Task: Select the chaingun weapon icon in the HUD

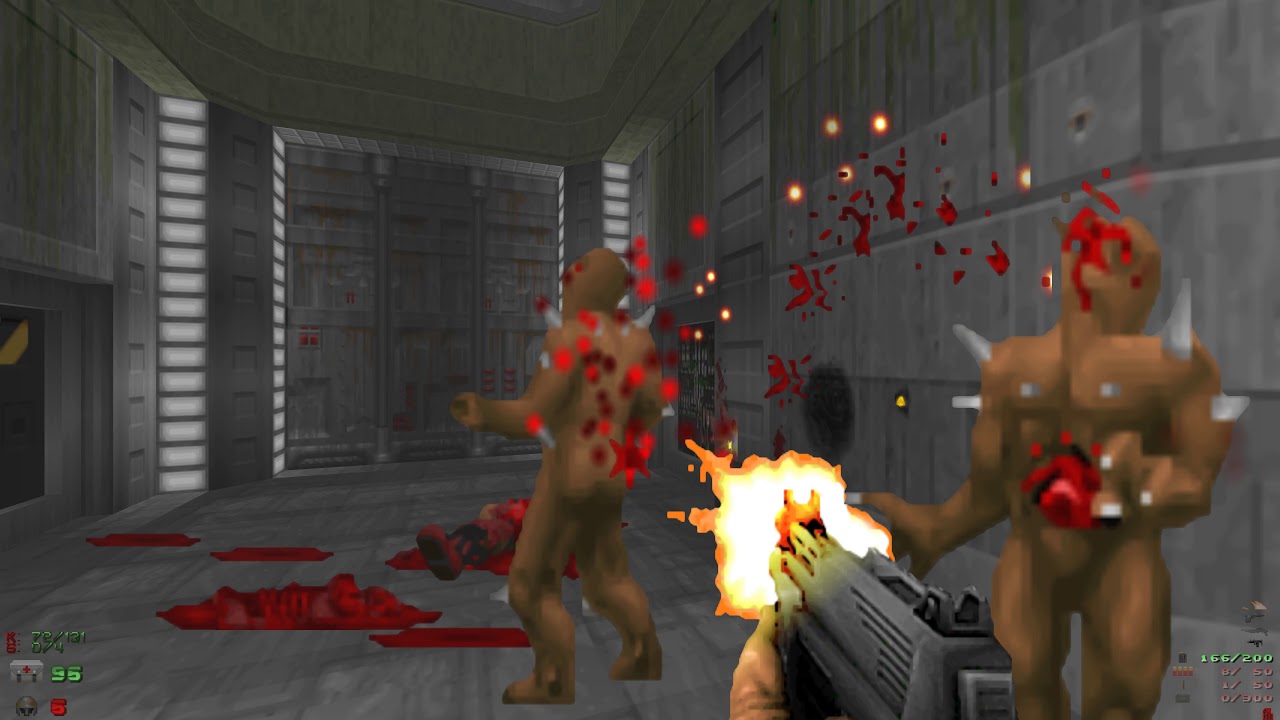Action: click(1255, 643)
